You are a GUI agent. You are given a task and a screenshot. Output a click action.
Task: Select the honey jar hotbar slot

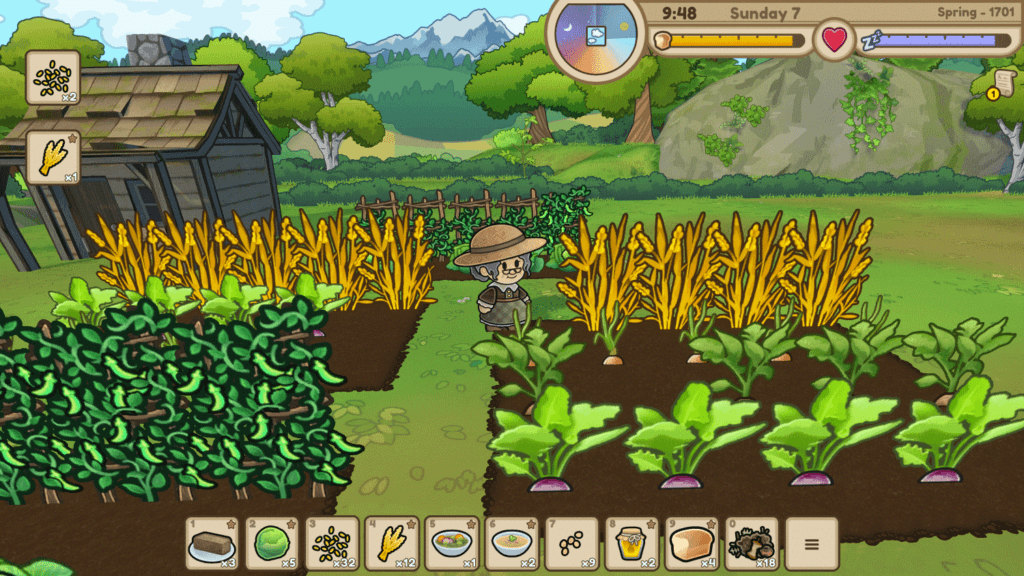pyautogui.click(x=631, y=543)
